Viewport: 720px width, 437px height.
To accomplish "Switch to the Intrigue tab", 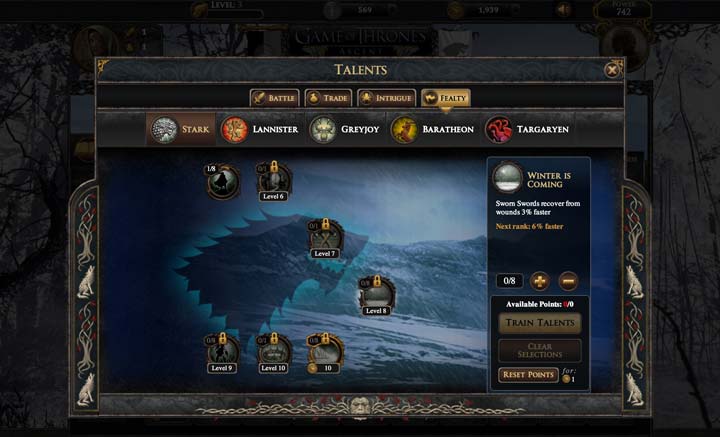I will (x=386, y=98).
